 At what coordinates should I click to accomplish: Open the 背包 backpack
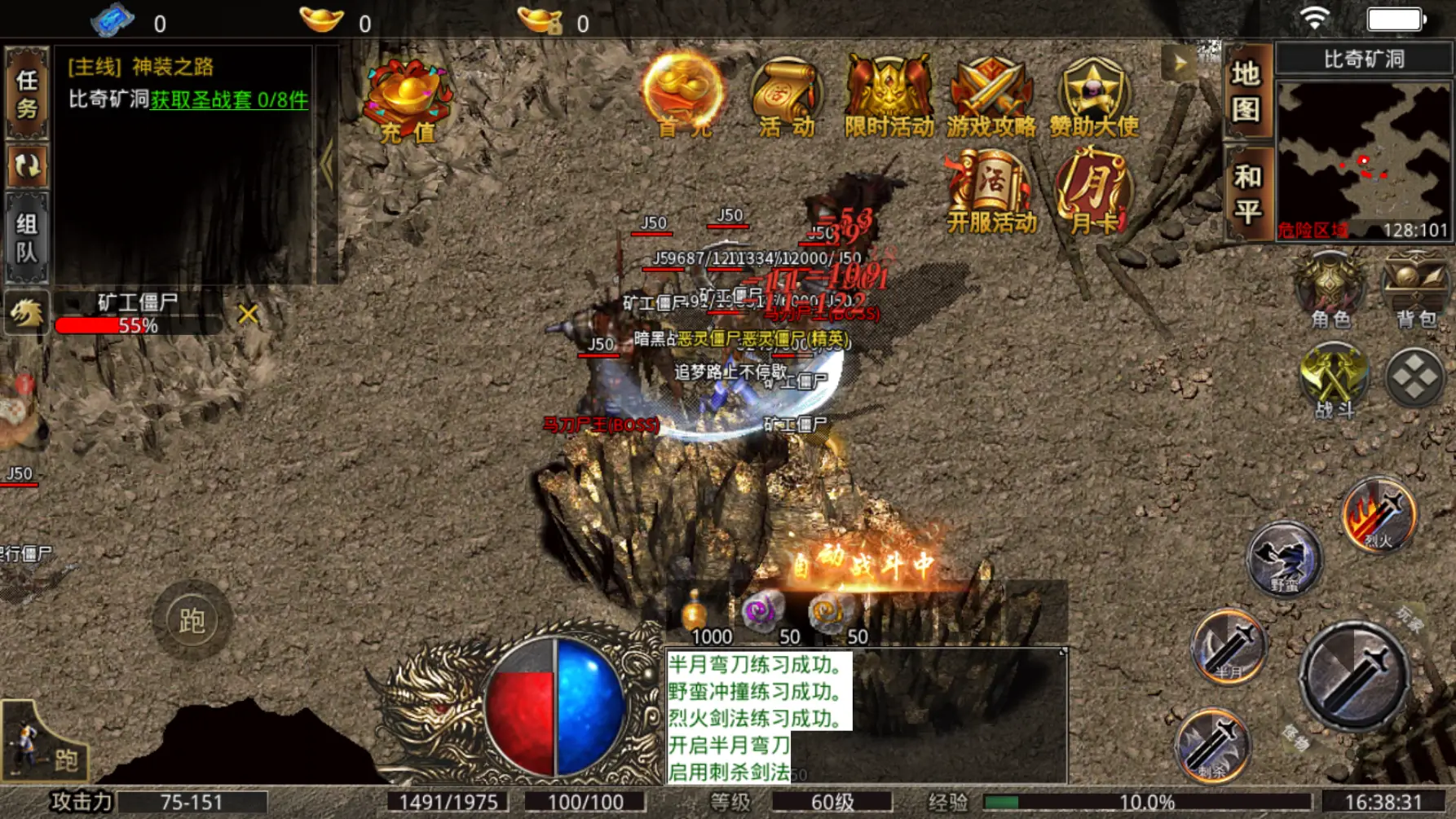point(1416,292)
